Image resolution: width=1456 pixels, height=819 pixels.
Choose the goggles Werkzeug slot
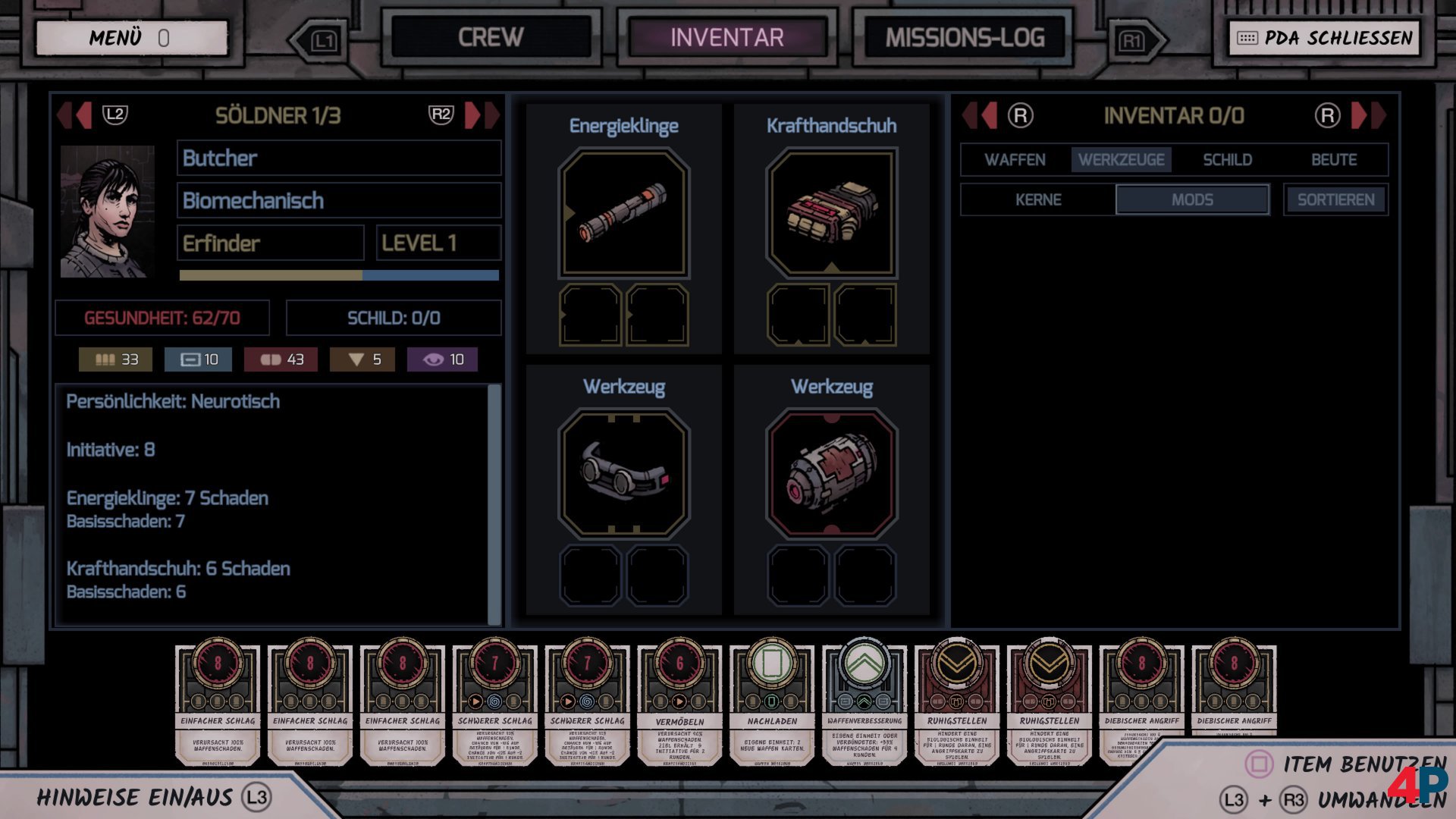click(x=624, y=474)
